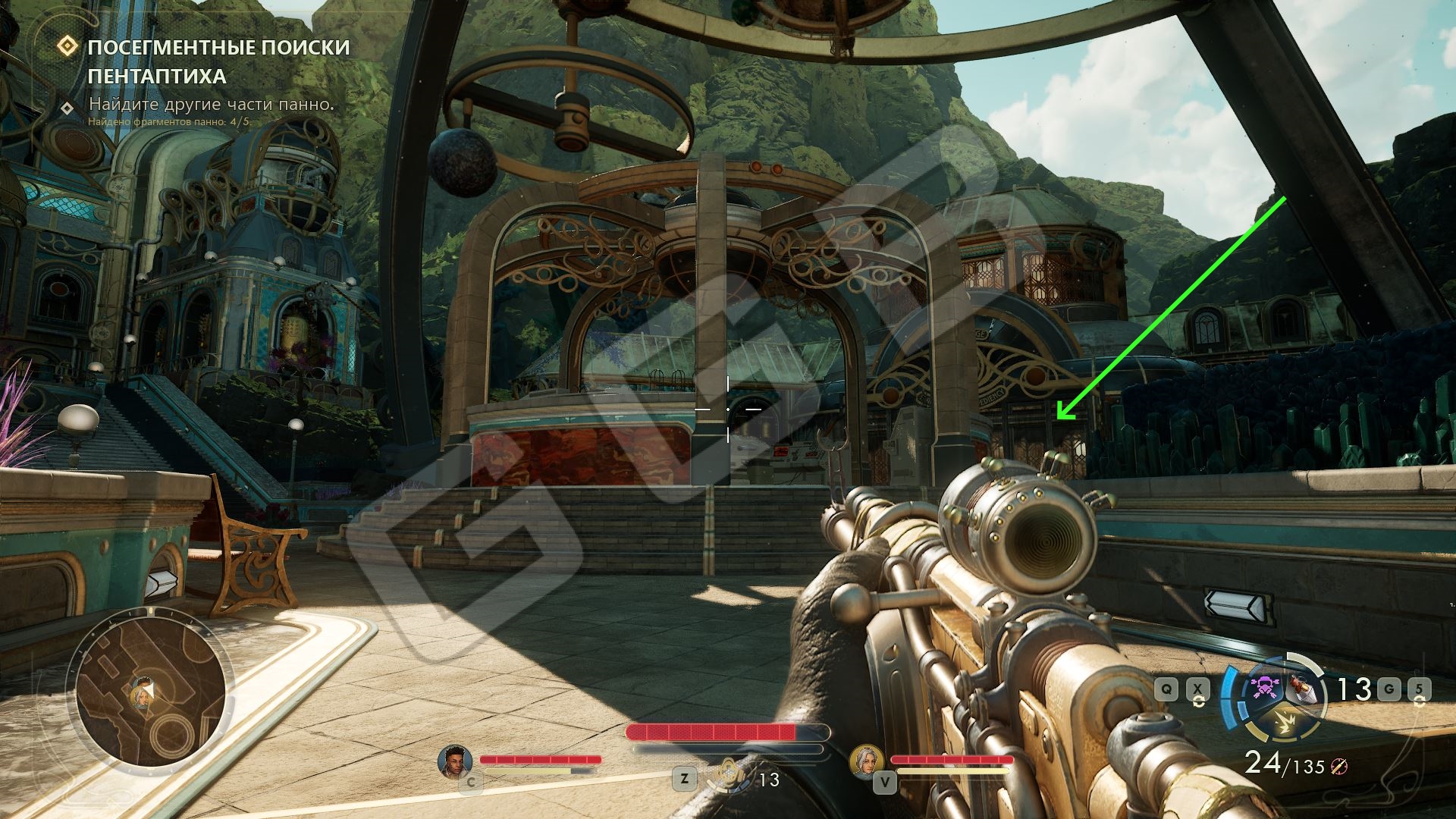Open the circular minimap
The height and width of the screenshot is (819, 1456).
(x=149, y=687)
